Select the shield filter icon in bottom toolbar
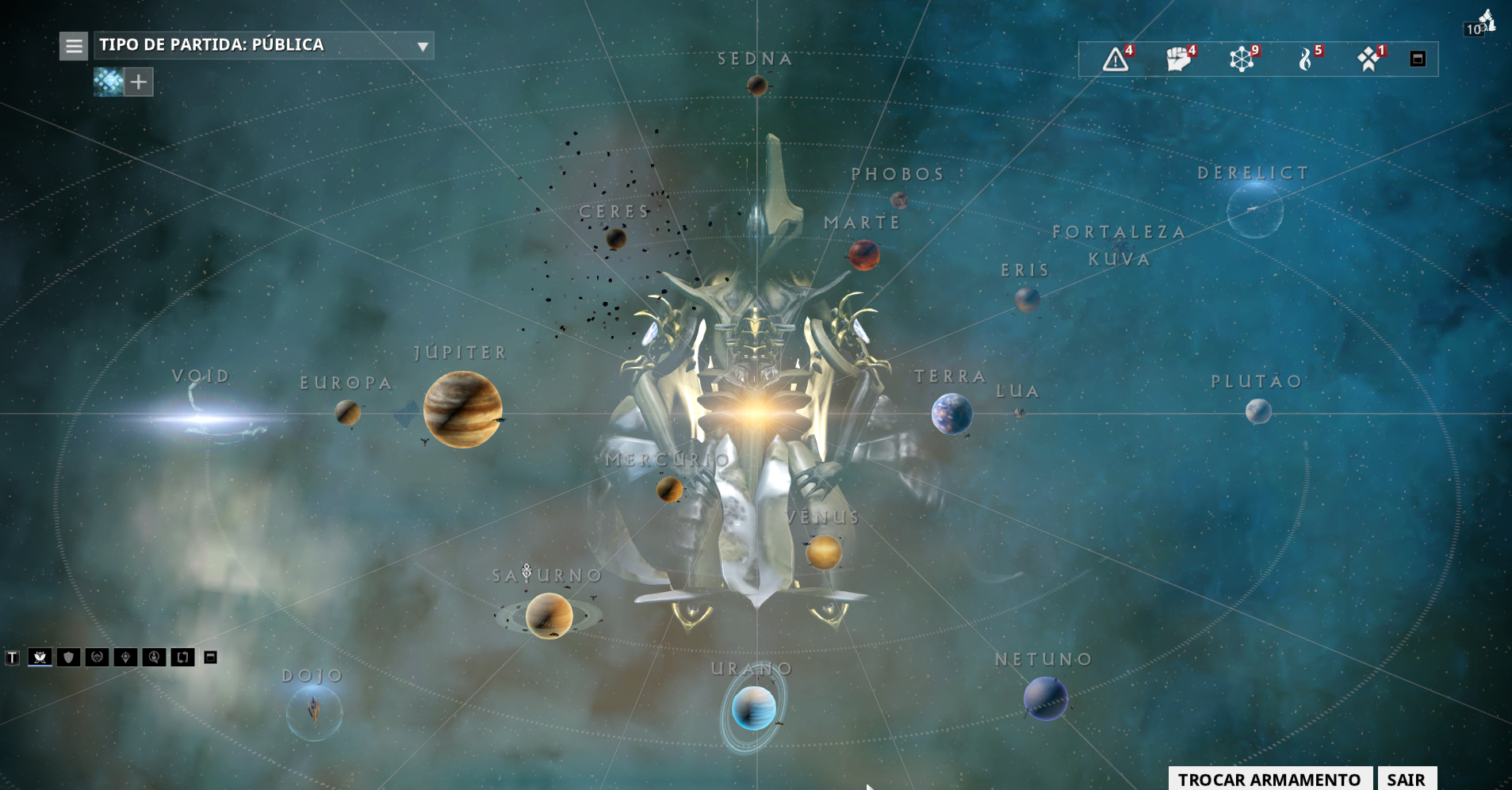 pyautogui.click(x=69, y=657)
